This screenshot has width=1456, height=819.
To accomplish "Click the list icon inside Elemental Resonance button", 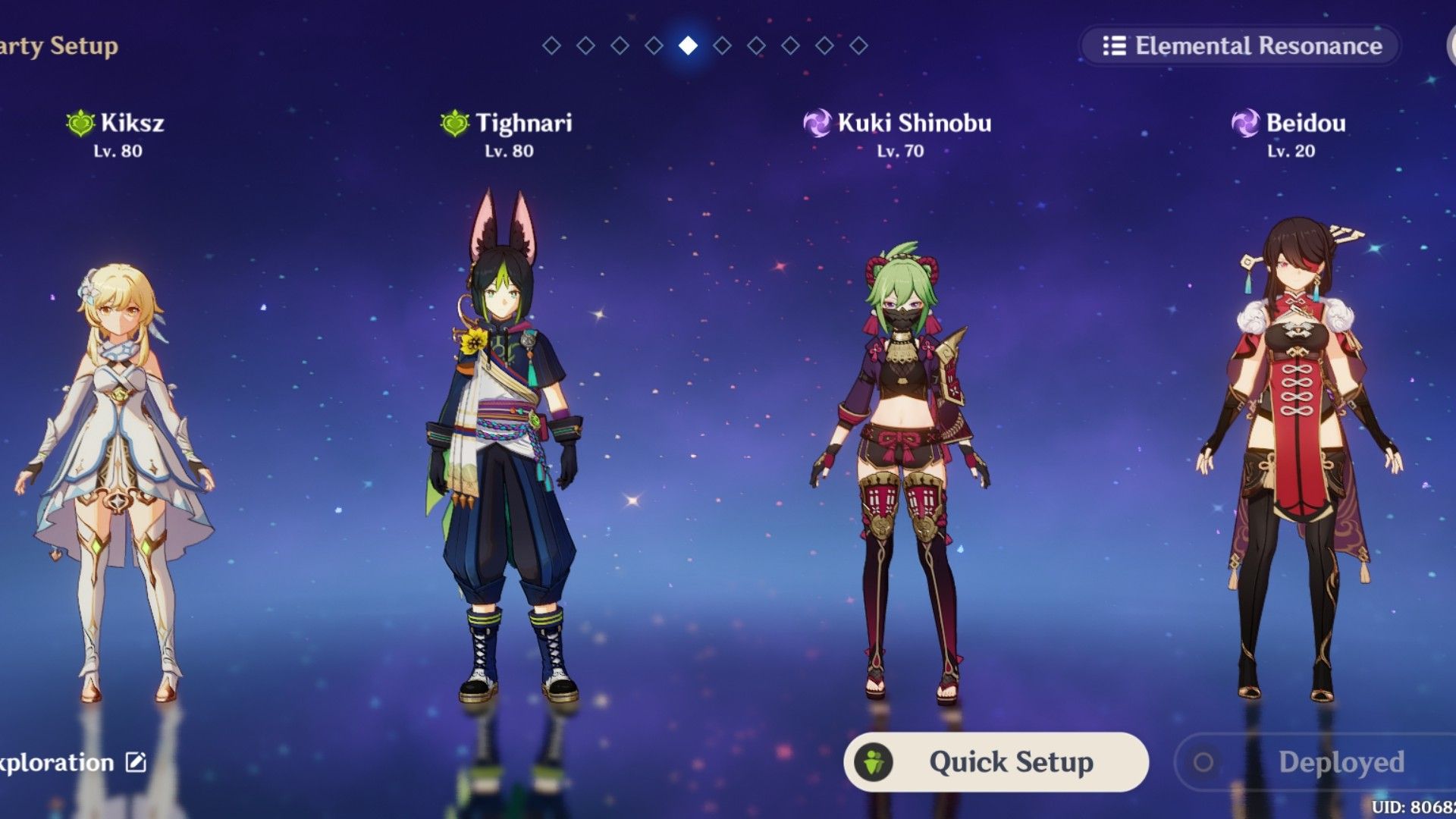I will (1116, 46).
